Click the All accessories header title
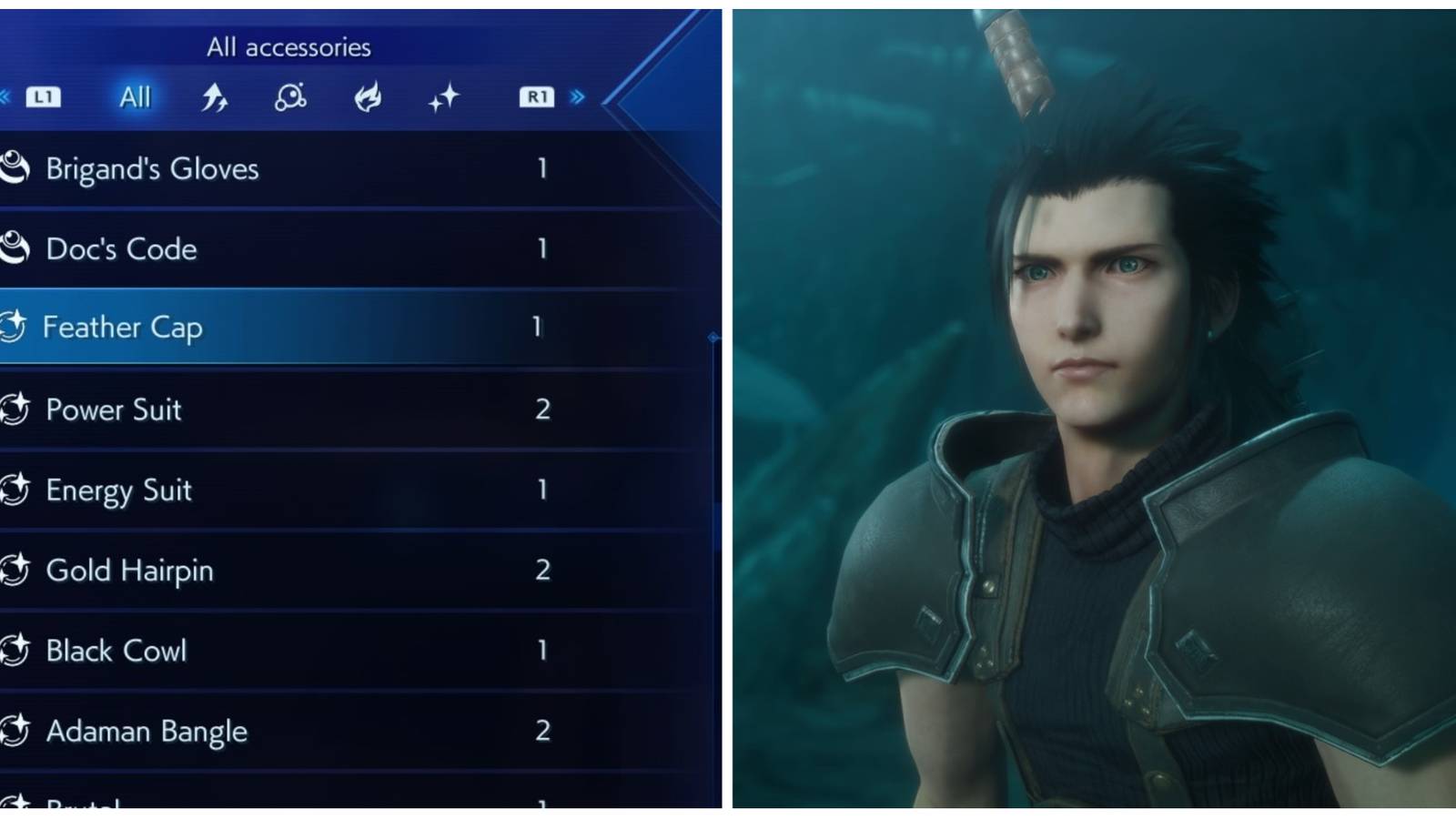 coord(291,45)
